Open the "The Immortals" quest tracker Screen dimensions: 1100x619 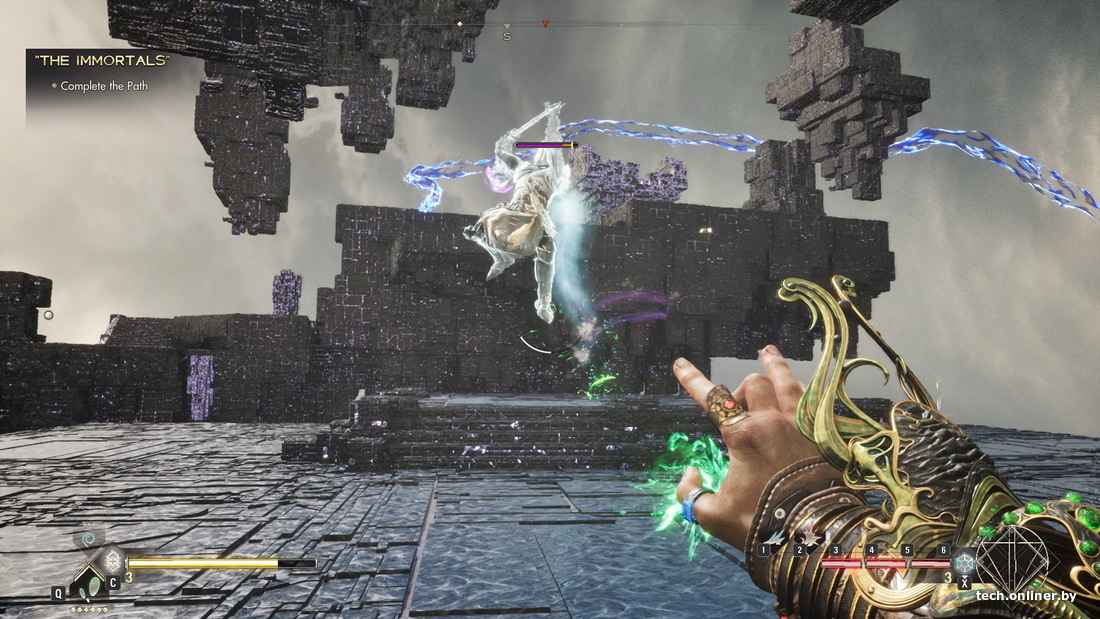pos(102,61)
